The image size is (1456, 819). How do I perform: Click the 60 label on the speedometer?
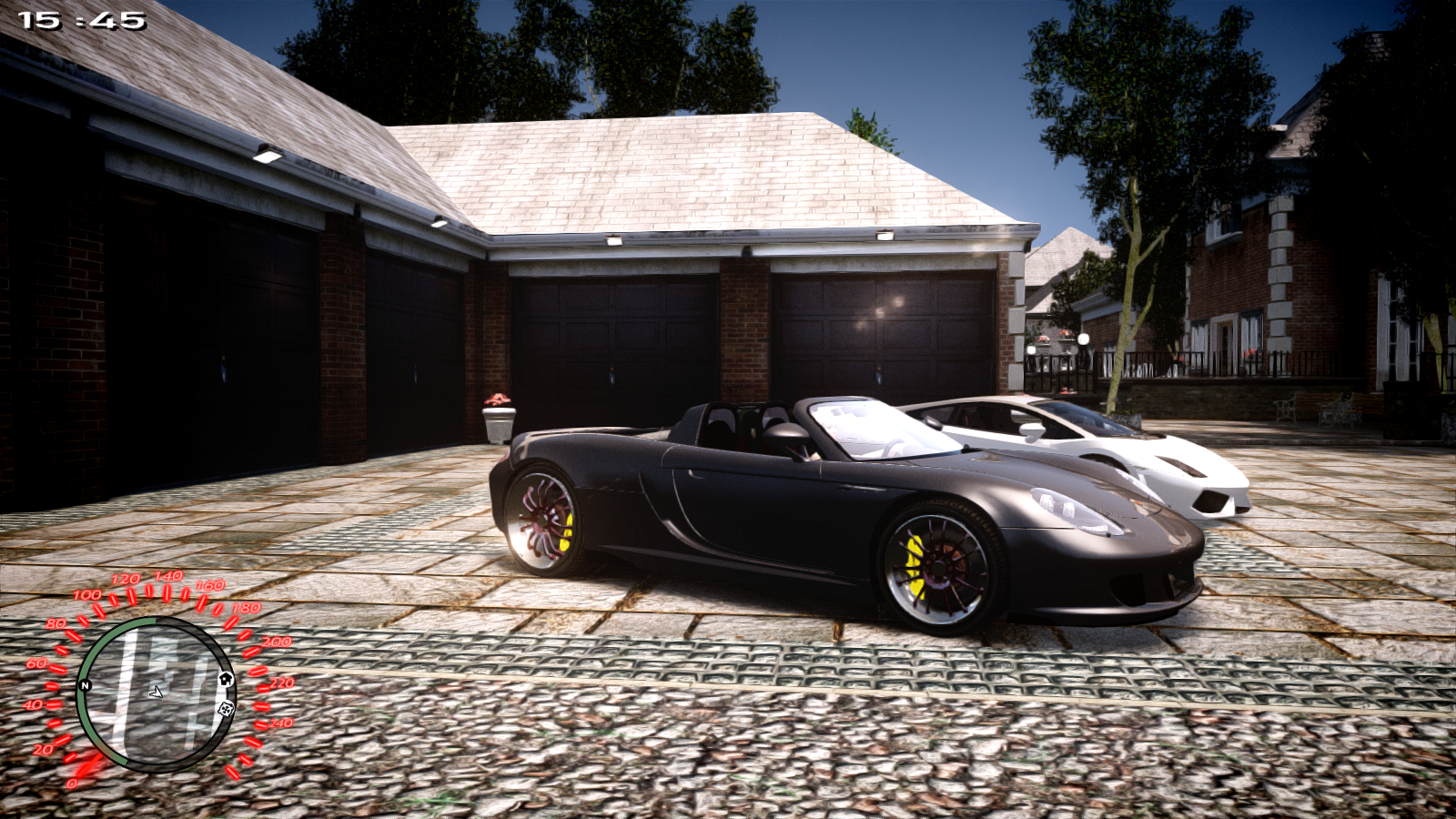tap(38, 662)
